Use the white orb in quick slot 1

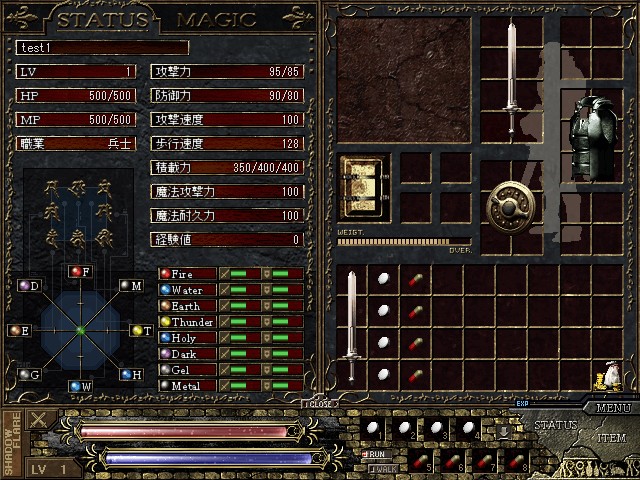[x=373, y=429]
